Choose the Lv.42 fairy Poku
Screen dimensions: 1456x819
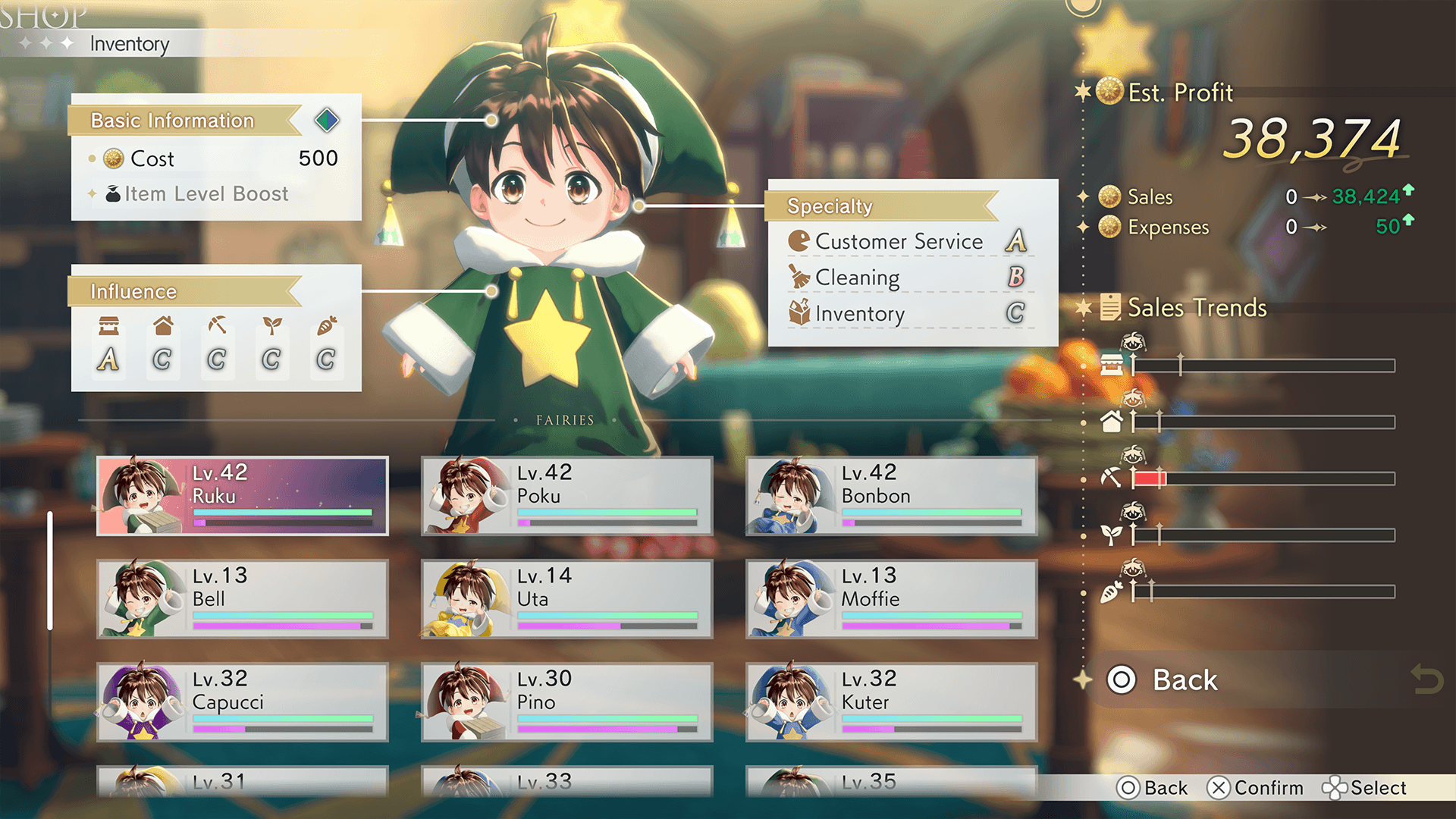pyautogui.click(x=567, y=496)
